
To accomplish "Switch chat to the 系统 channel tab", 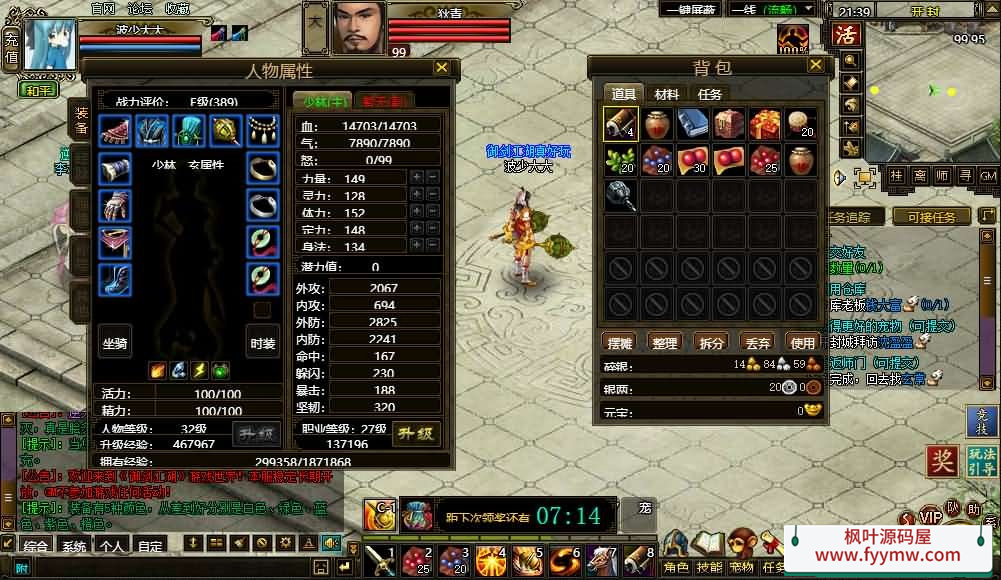I will point(74,546).
